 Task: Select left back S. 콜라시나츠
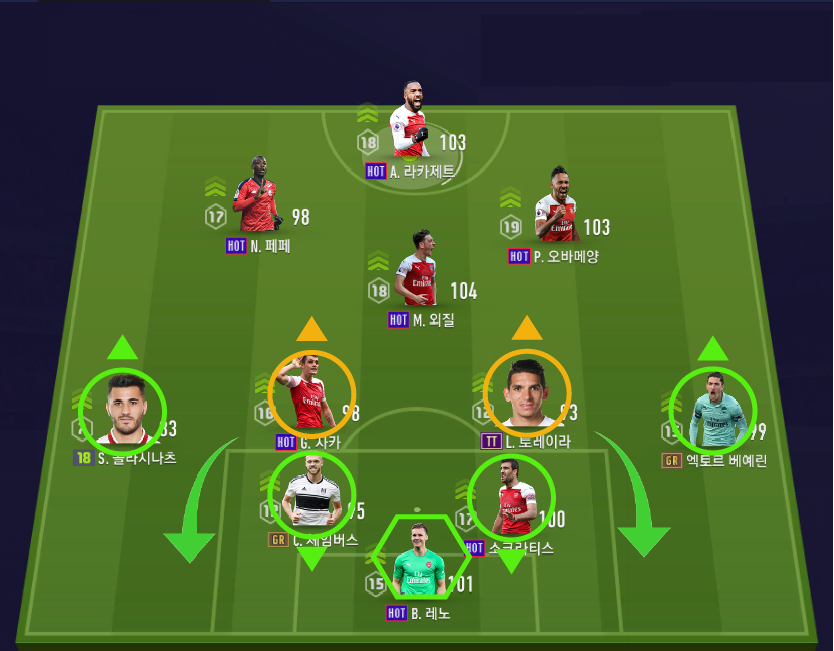pos(123,411)
